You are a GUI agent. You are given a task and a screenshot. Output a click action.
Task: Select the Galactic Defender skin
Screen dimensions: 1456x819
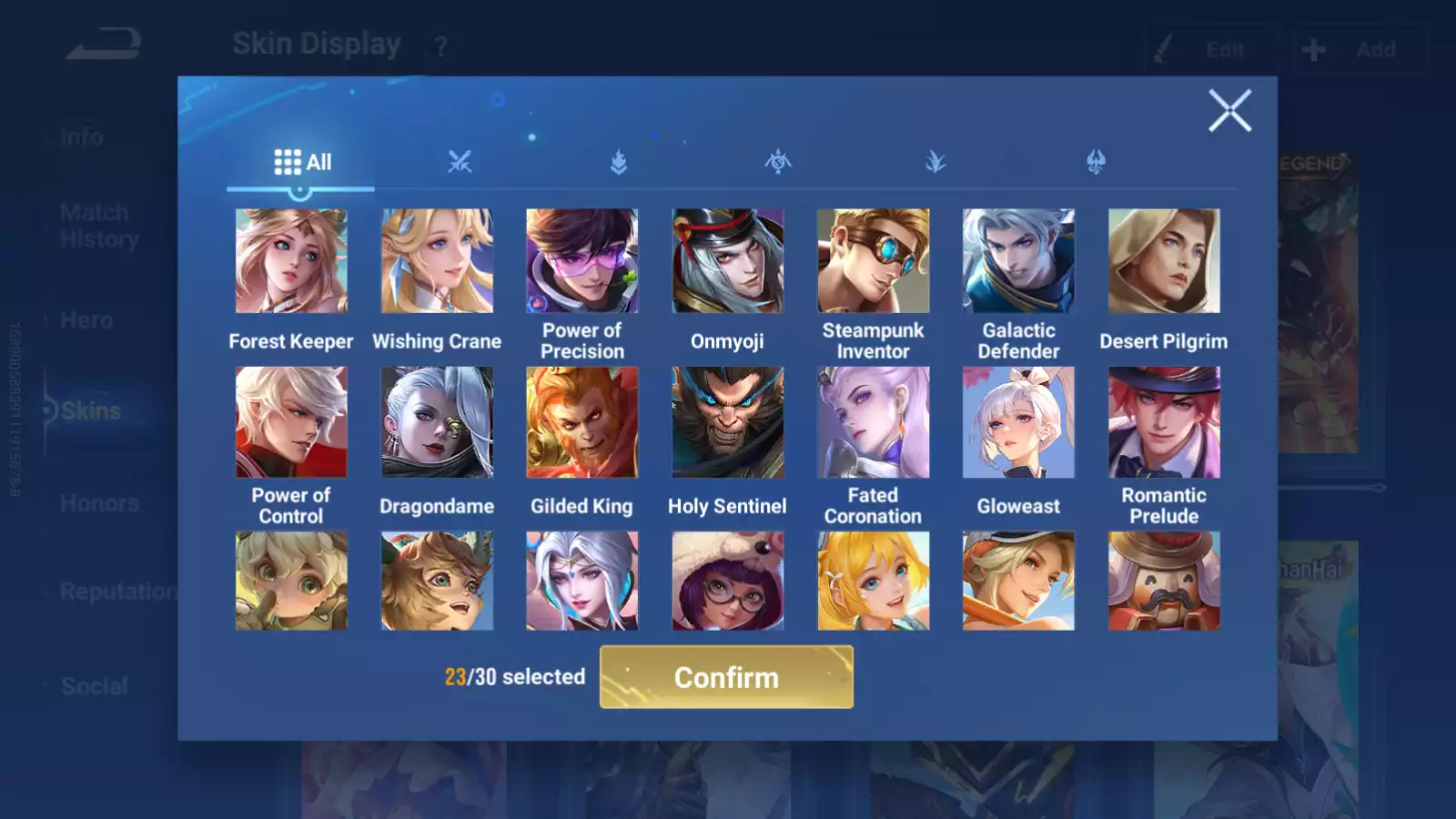click(x=1018, y=261)
